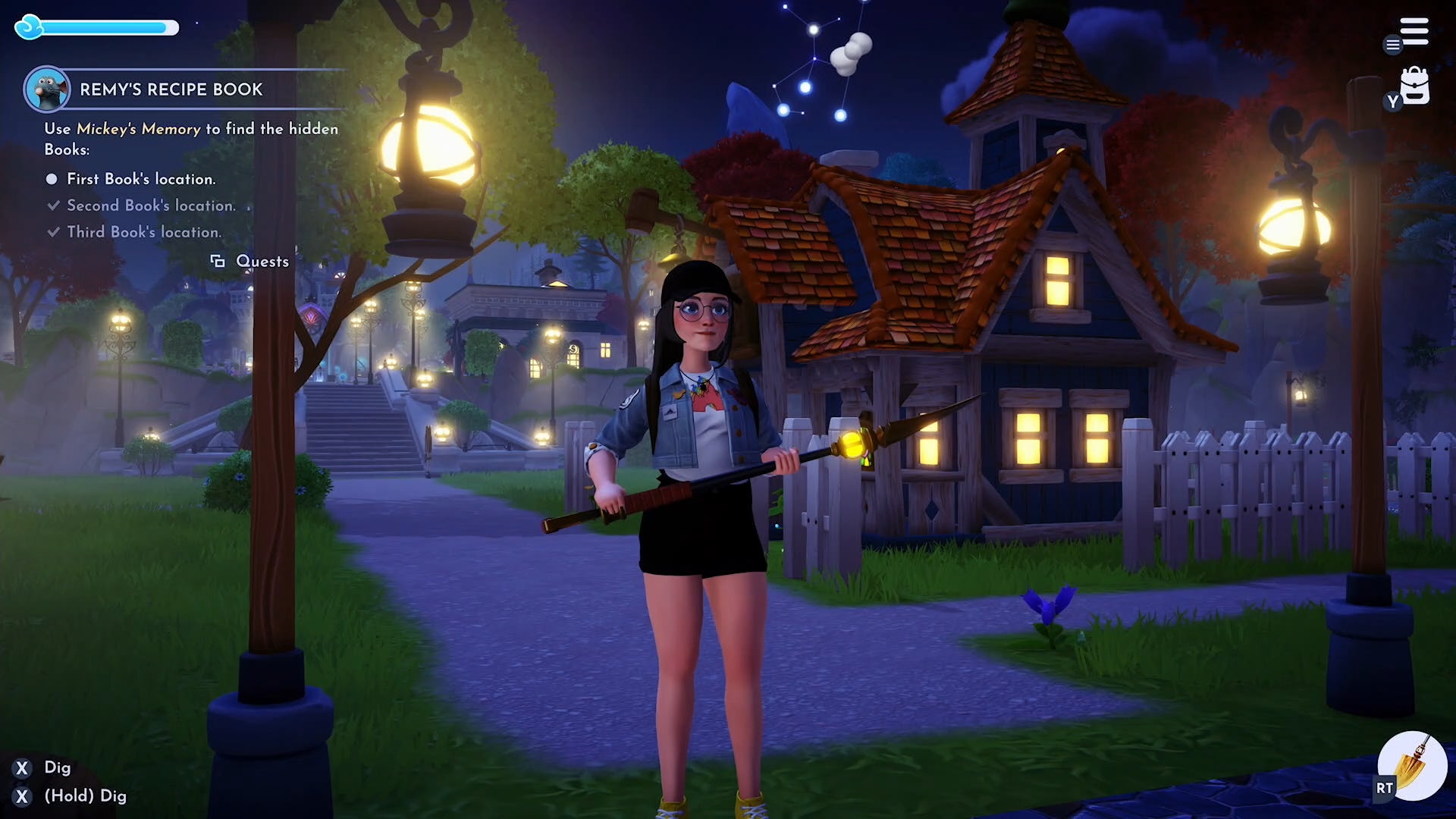Open the Remy quest portrait icon

click(47, 88)
